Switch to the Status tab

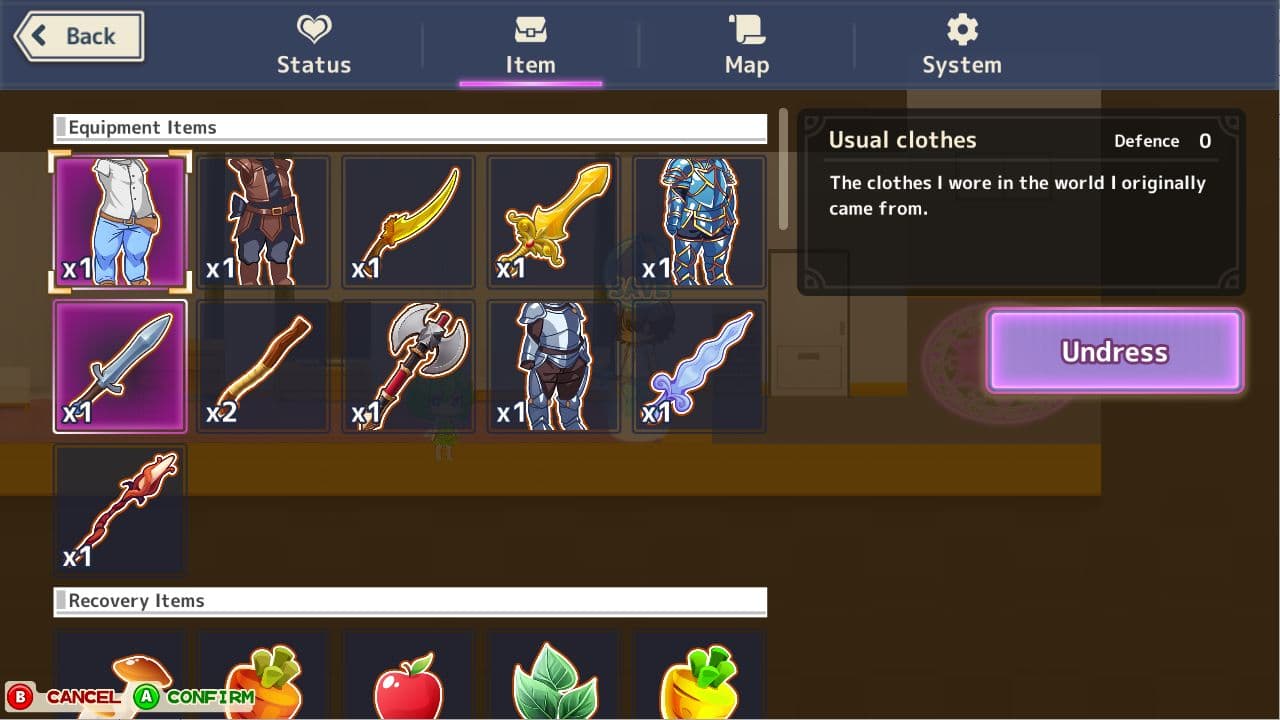313,45
